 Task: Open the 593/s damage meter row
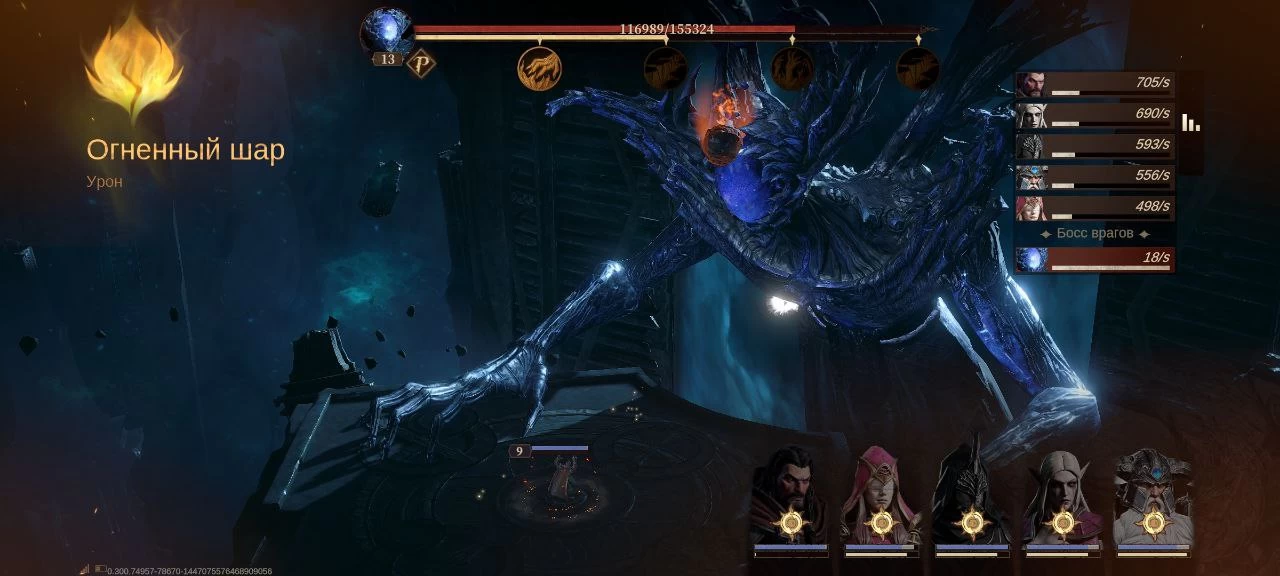coord(1095,146)
